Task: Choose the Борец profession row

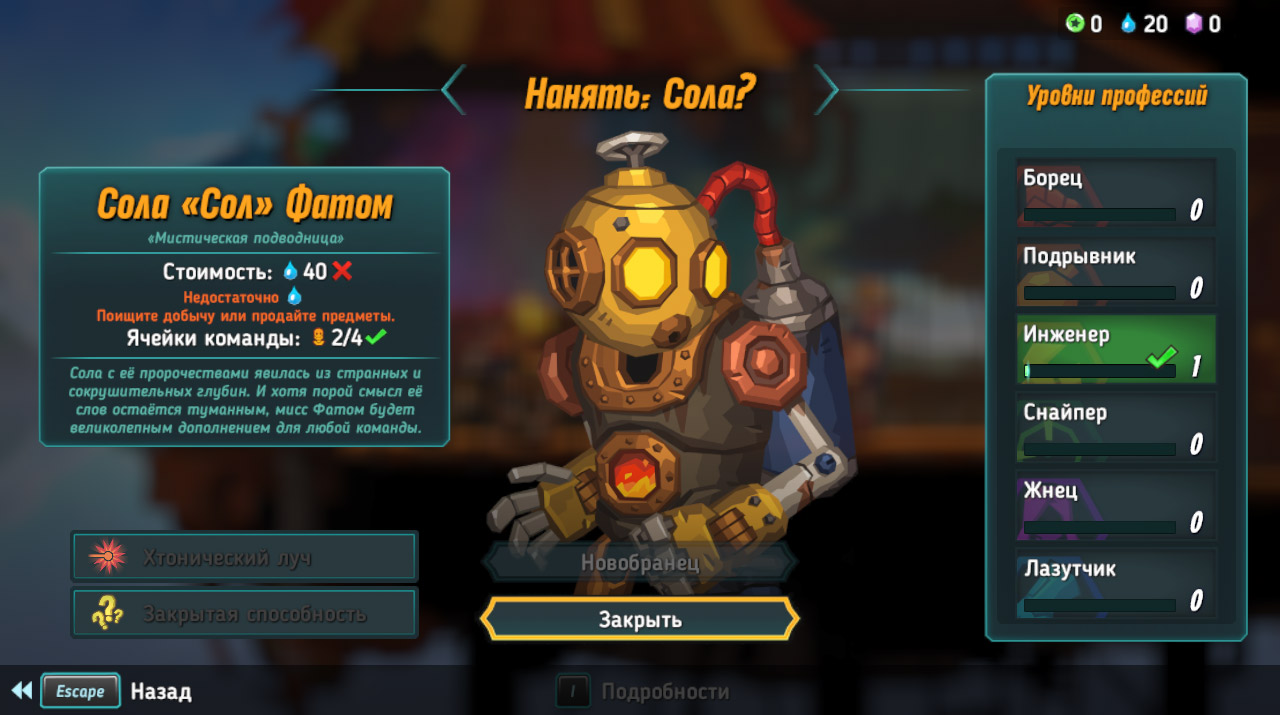Action: [x=1116, y=193]
